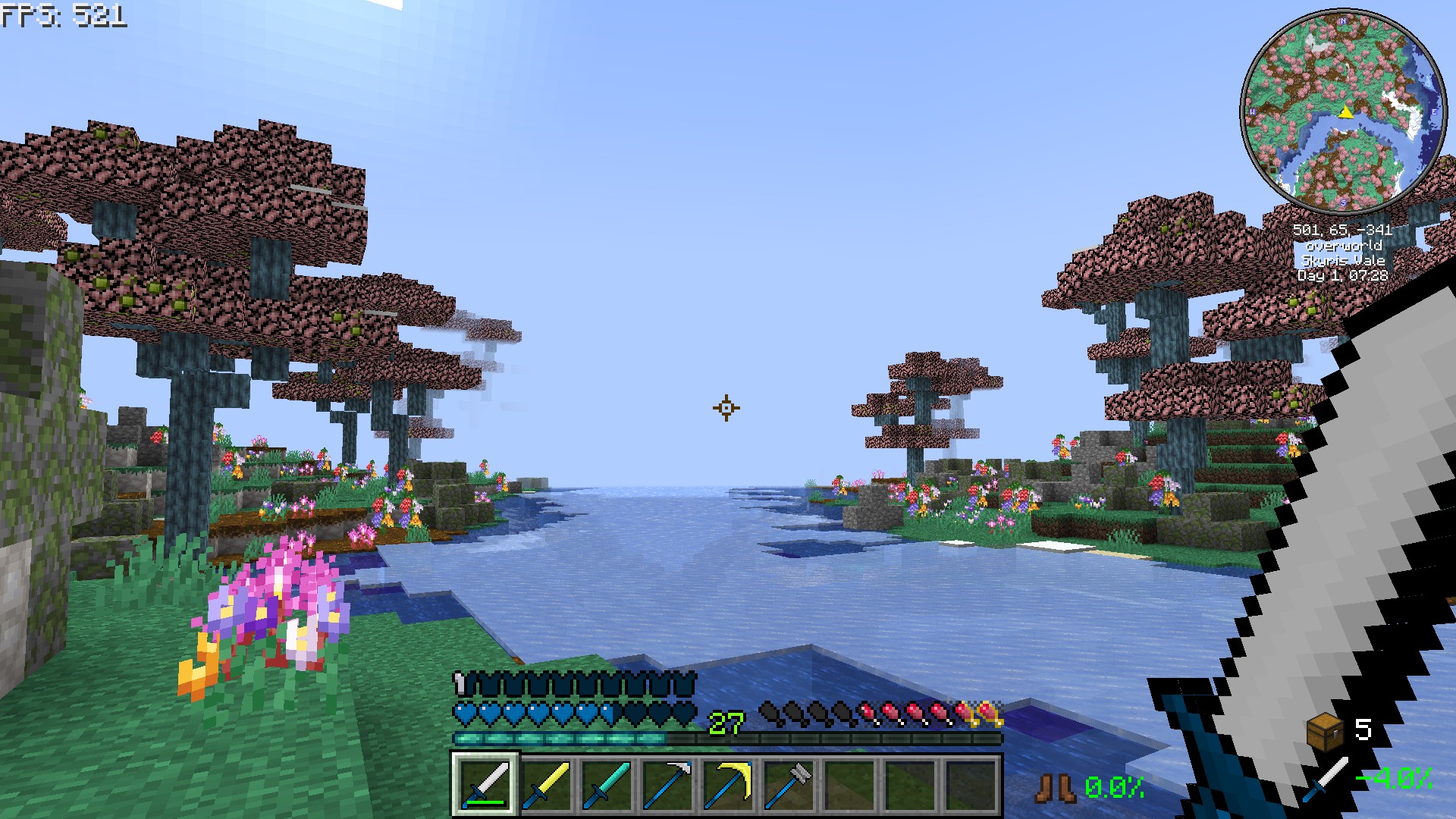The image size is (1456, 819).
Task: Click the small sword icon beside -4.0%
Action: 1326,780
